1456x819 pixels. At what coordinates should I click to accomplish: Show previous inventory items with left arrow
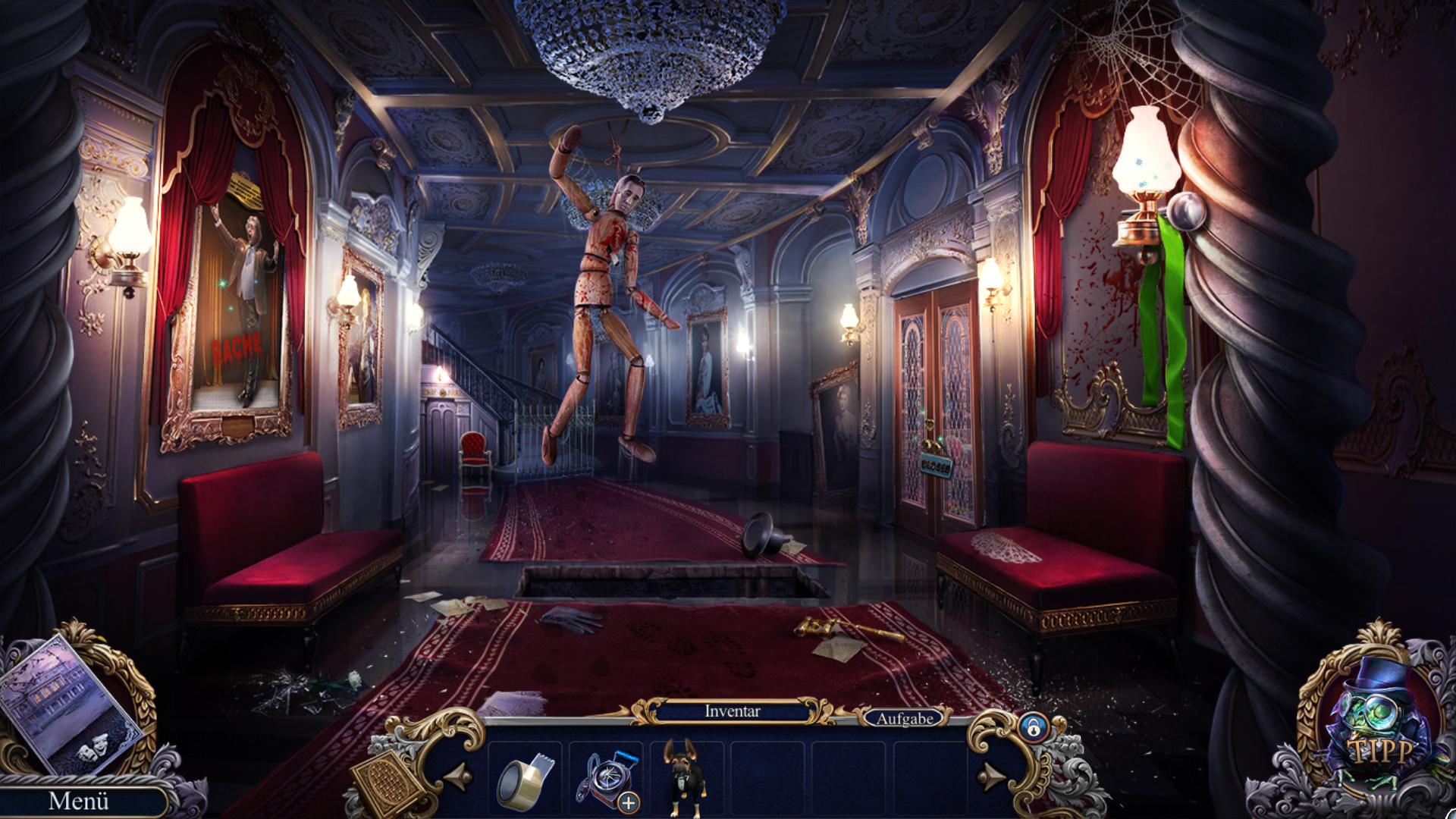tap(457, 775)
